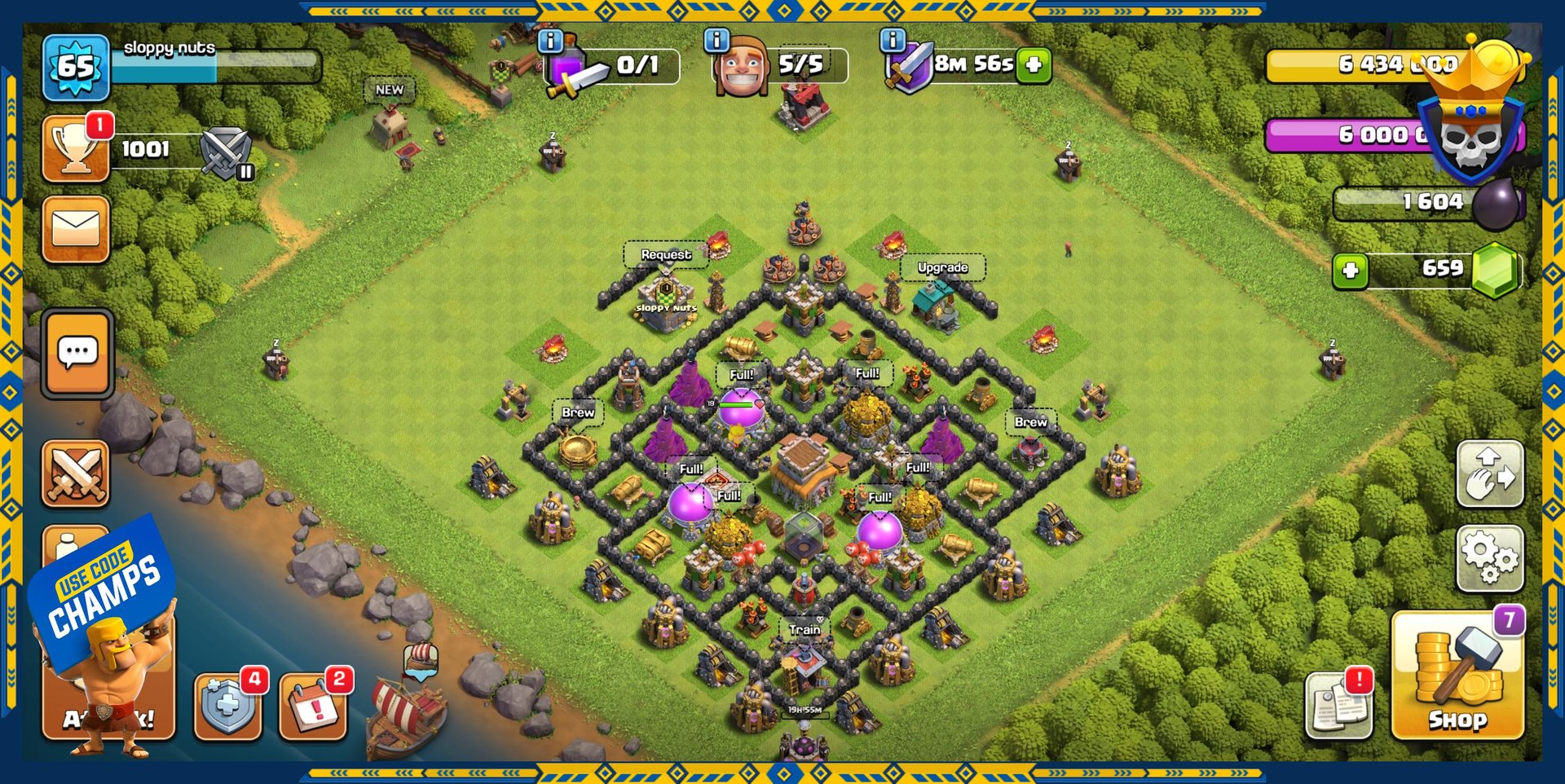Open the crossed swords clan war button
The height and width of the screenshot is (784, 1565).
pos(76,473)
